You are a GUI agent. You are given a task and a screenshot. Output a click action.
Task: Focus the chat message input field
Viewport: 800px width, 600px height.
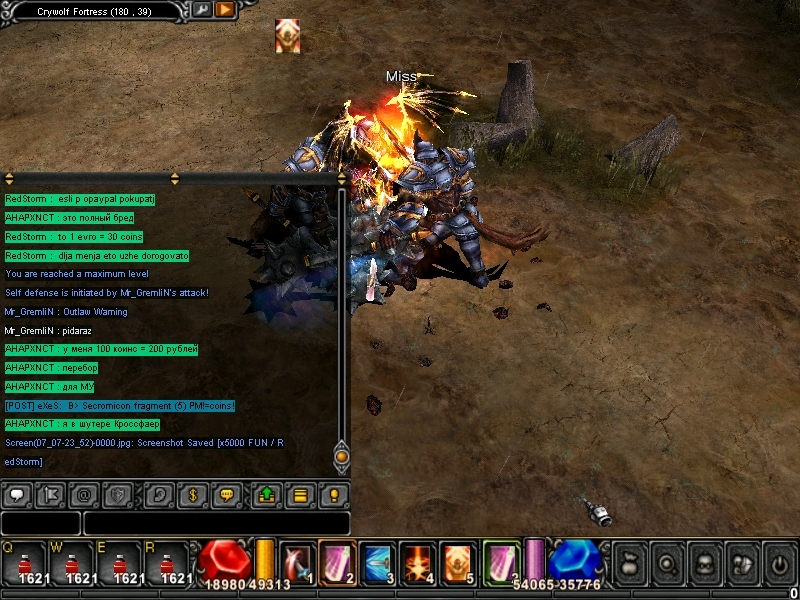pos(216,523)
